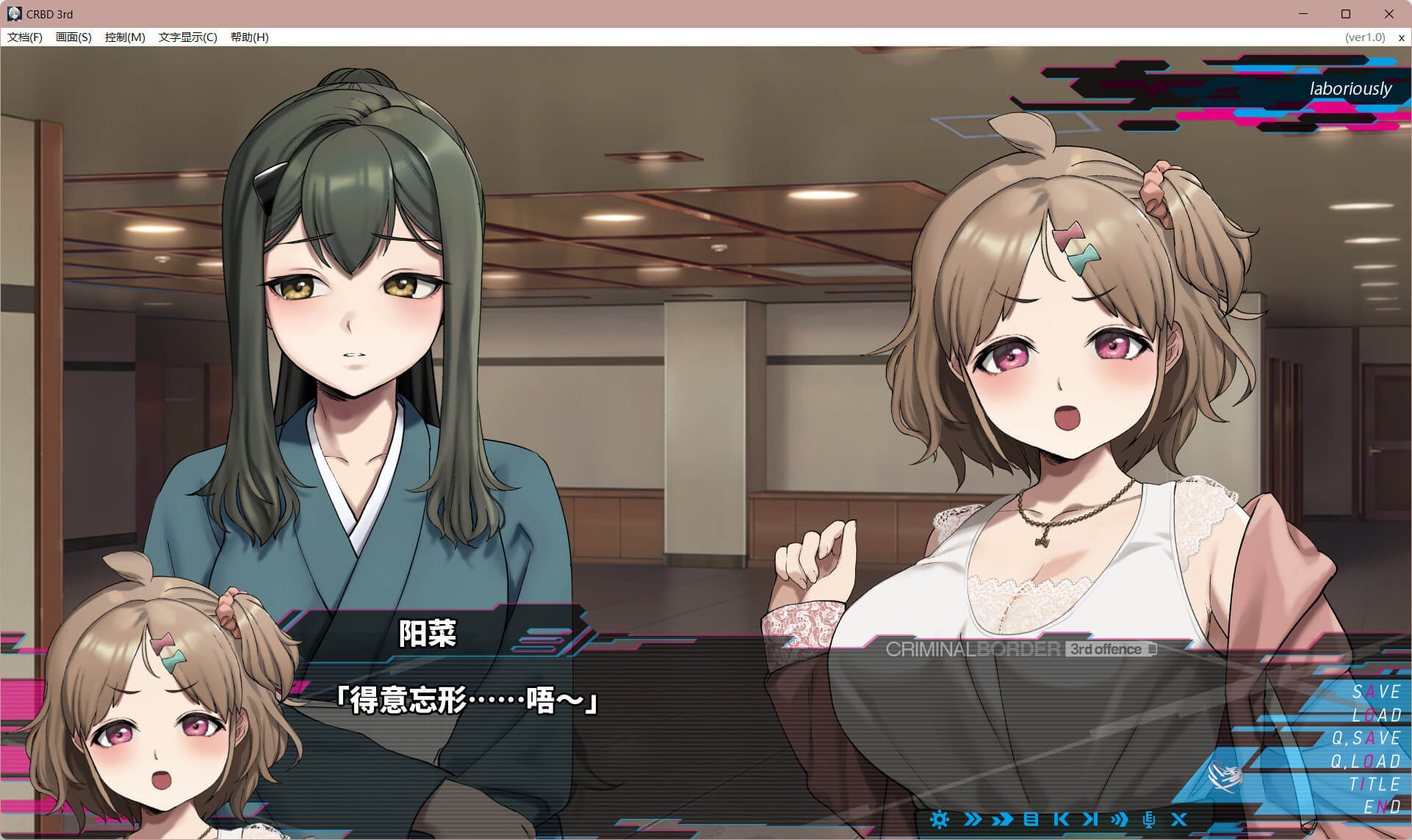
Task: Hide the message window with the X icon
Action: tap(1178, 819)
